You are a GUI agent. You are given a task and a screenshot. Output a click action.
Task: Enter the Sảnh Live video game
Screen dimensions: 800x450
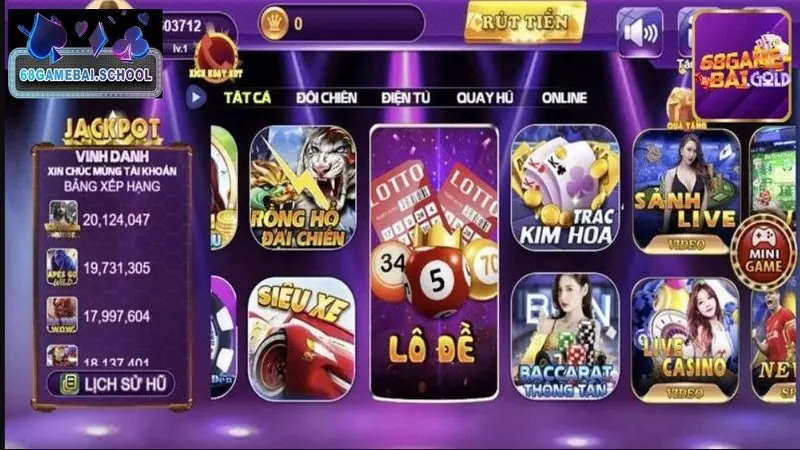coord(684,188)
